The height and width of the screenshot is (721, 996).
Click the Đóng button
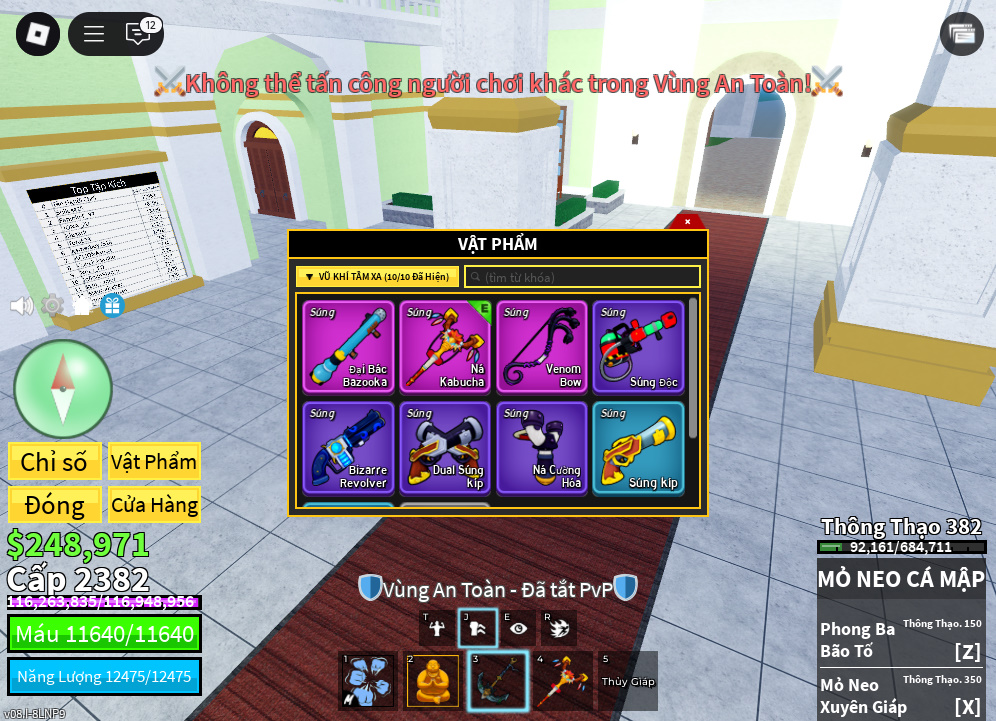(54, 505)
